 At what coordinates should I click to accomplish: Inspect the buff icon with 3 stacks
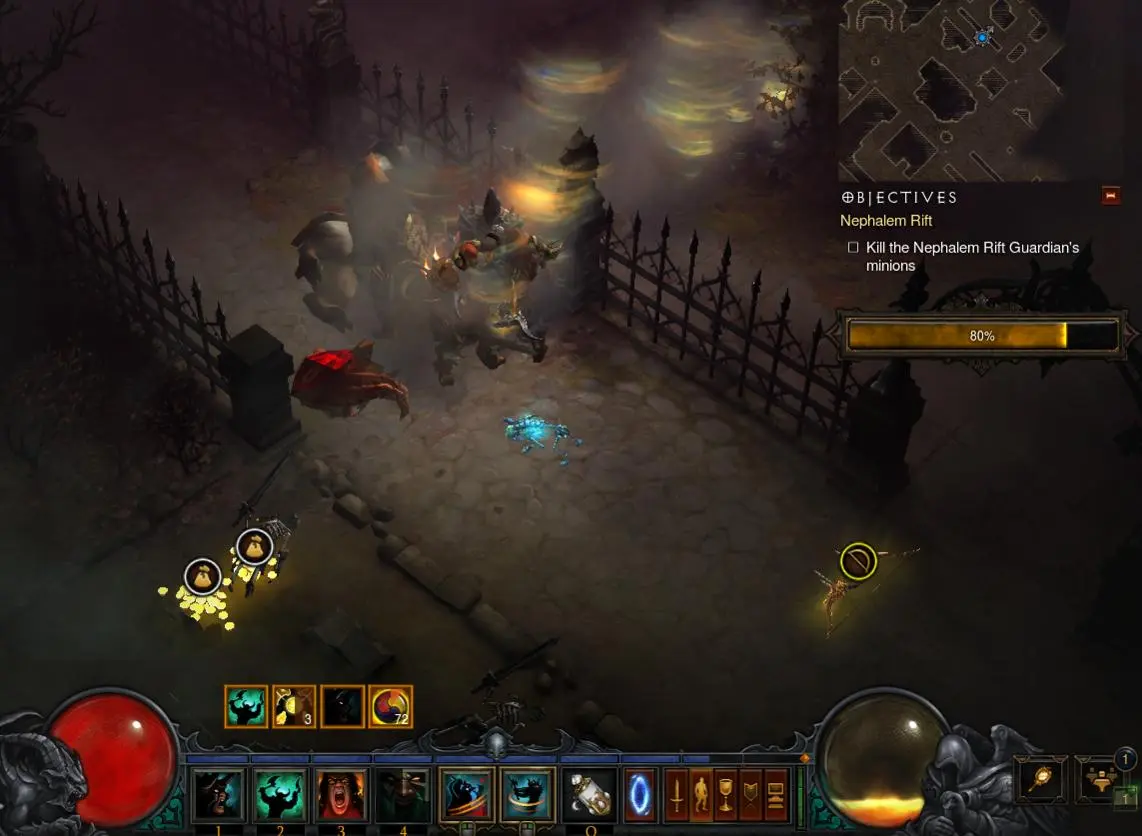[294, 706]
